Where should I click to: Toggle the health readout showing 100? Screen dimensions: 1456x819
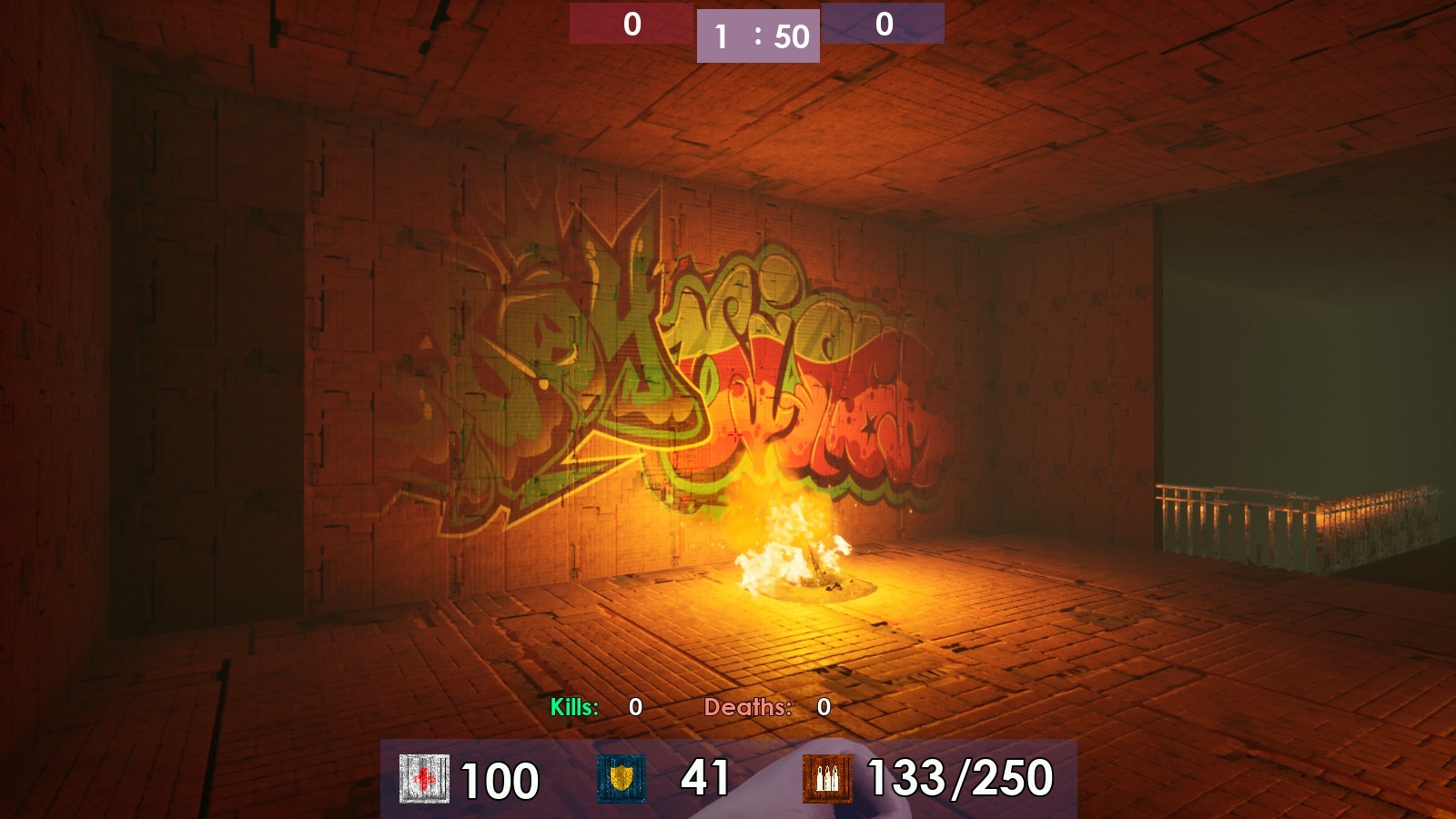tap(499, 778)
